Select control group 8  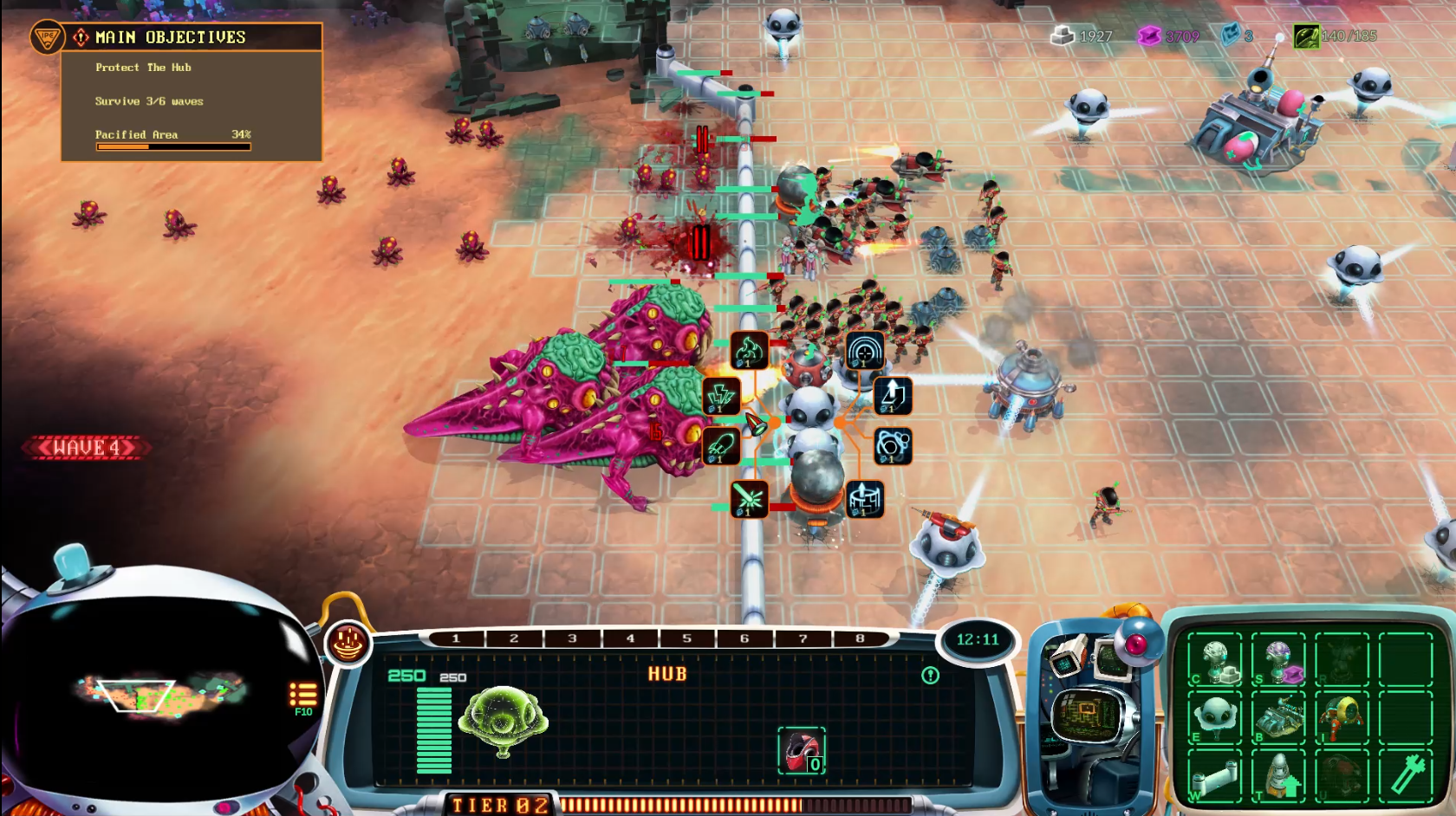860,638
